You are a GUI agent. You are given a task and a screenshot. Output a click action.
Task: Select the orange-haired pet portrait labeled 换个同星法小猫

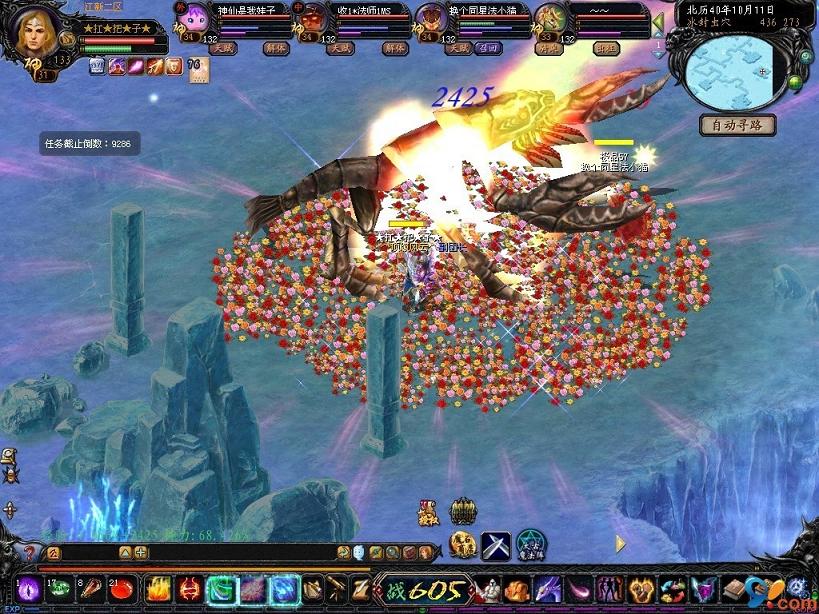[430, 18]
